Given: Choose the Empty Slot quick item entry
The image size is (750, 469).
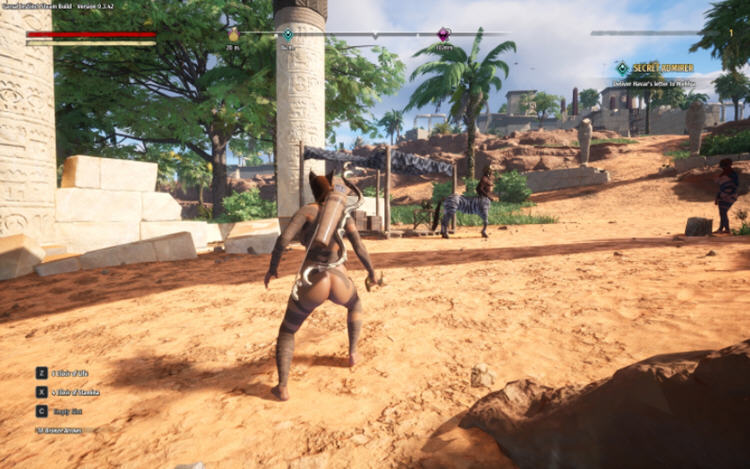Looking at the screenshot, I should pos(42,410).
